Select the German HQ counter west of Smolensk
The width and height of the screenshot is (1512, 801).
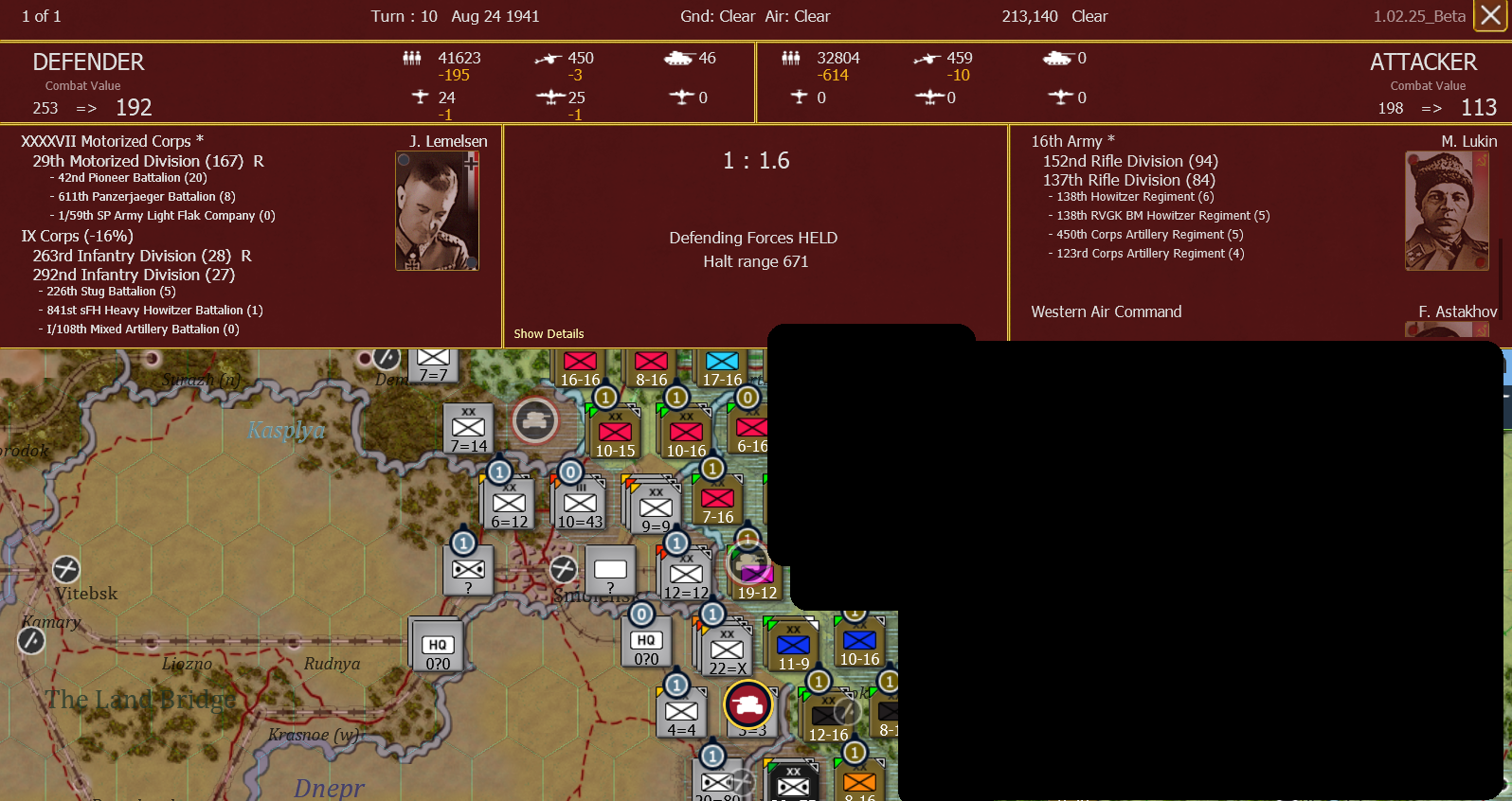tap(435, 645)
